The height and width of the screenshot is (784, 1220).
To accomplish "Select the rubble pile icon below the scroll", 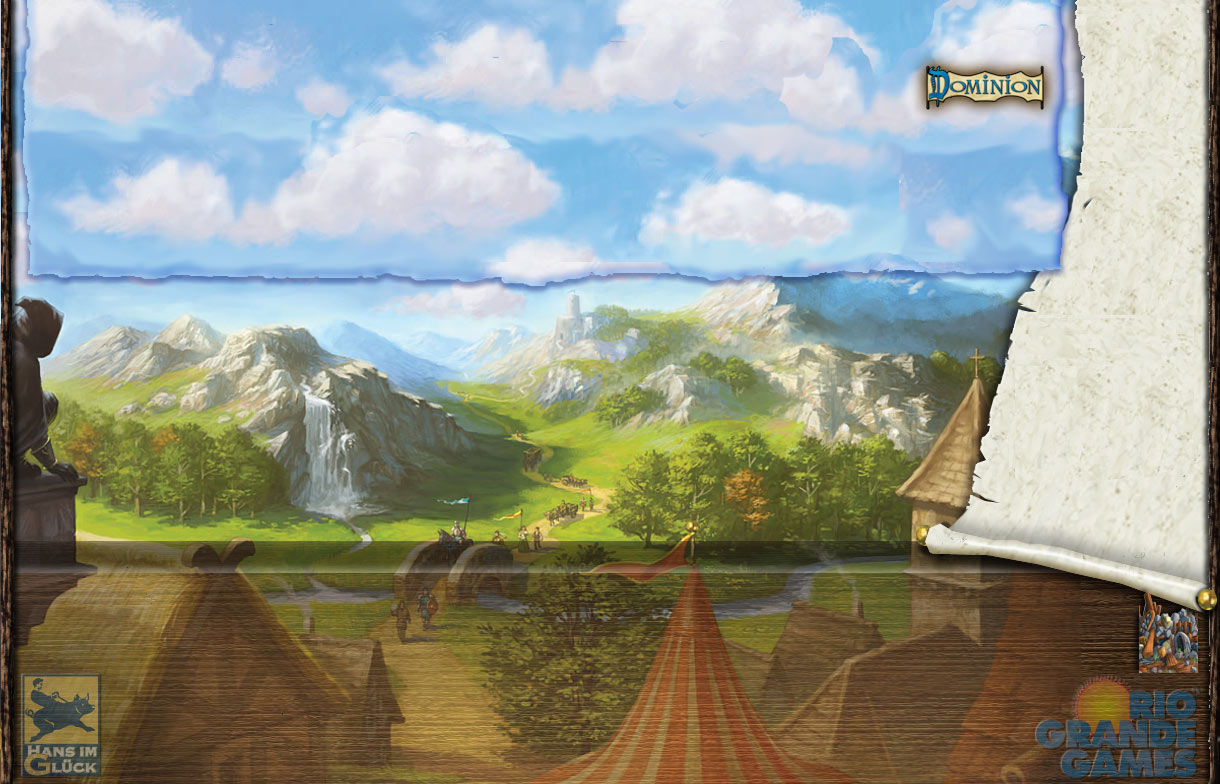I will [x=1168, y=639].
